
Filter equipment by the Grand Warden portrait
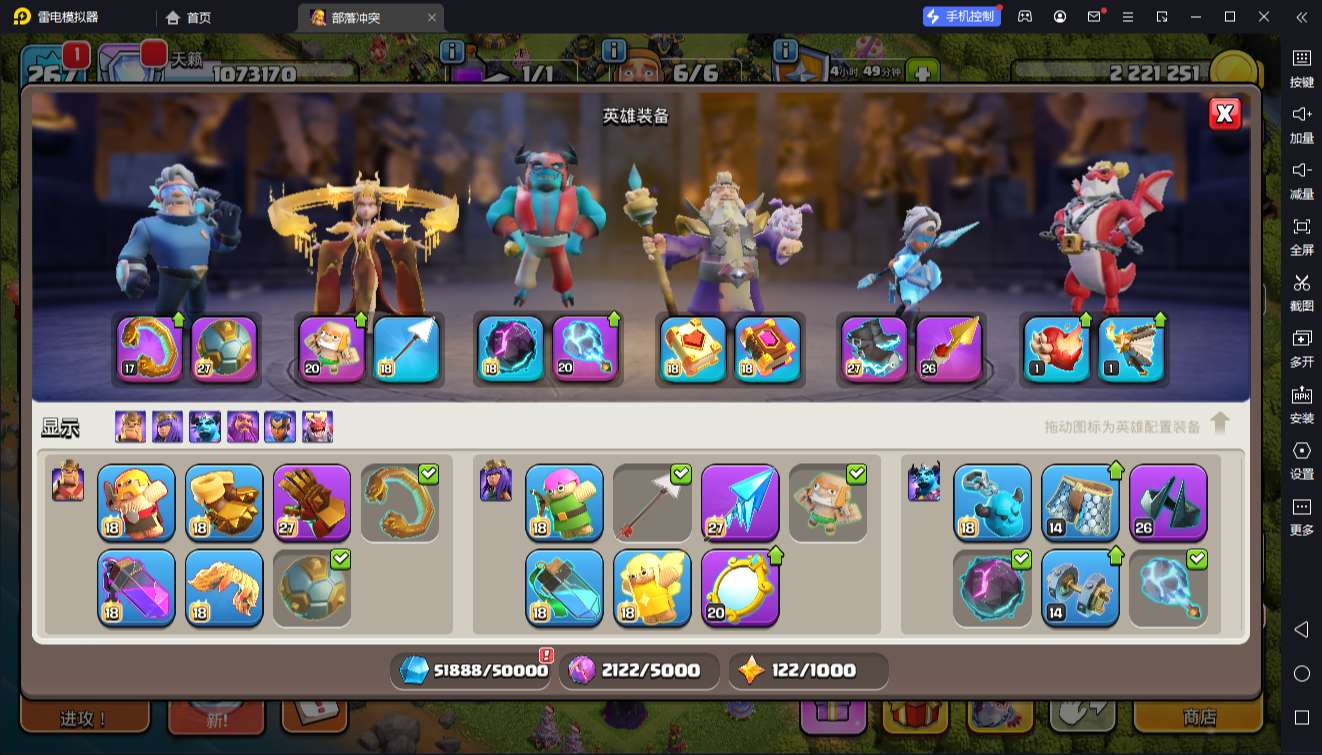(243, 427)
